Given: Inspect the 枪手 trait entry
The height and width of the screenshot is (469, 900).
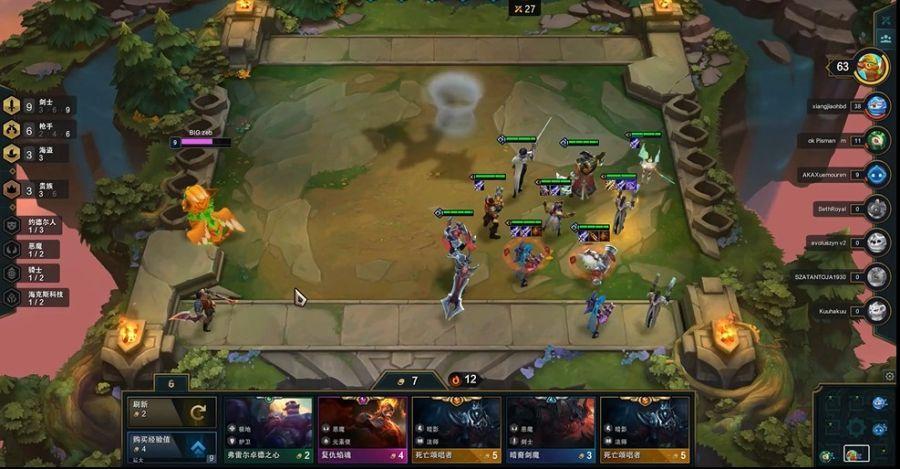Looking at the screenshot, I should point(40,129).
